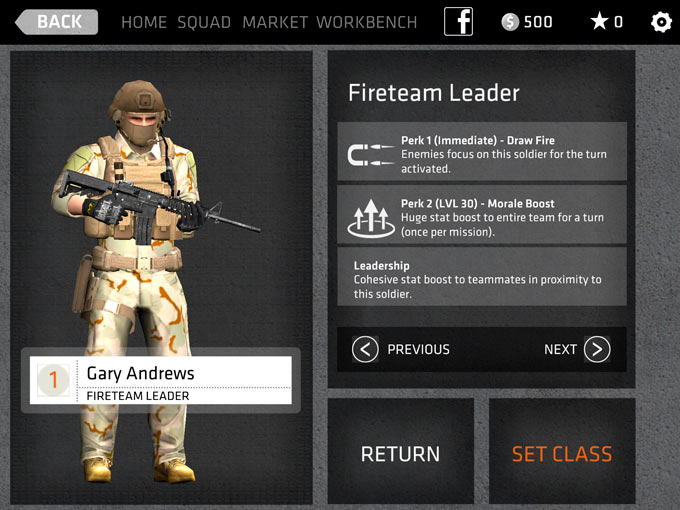Switch to the SQUAD tab
The width and height of the screenshot is (680, 510).
coord(204,22)
